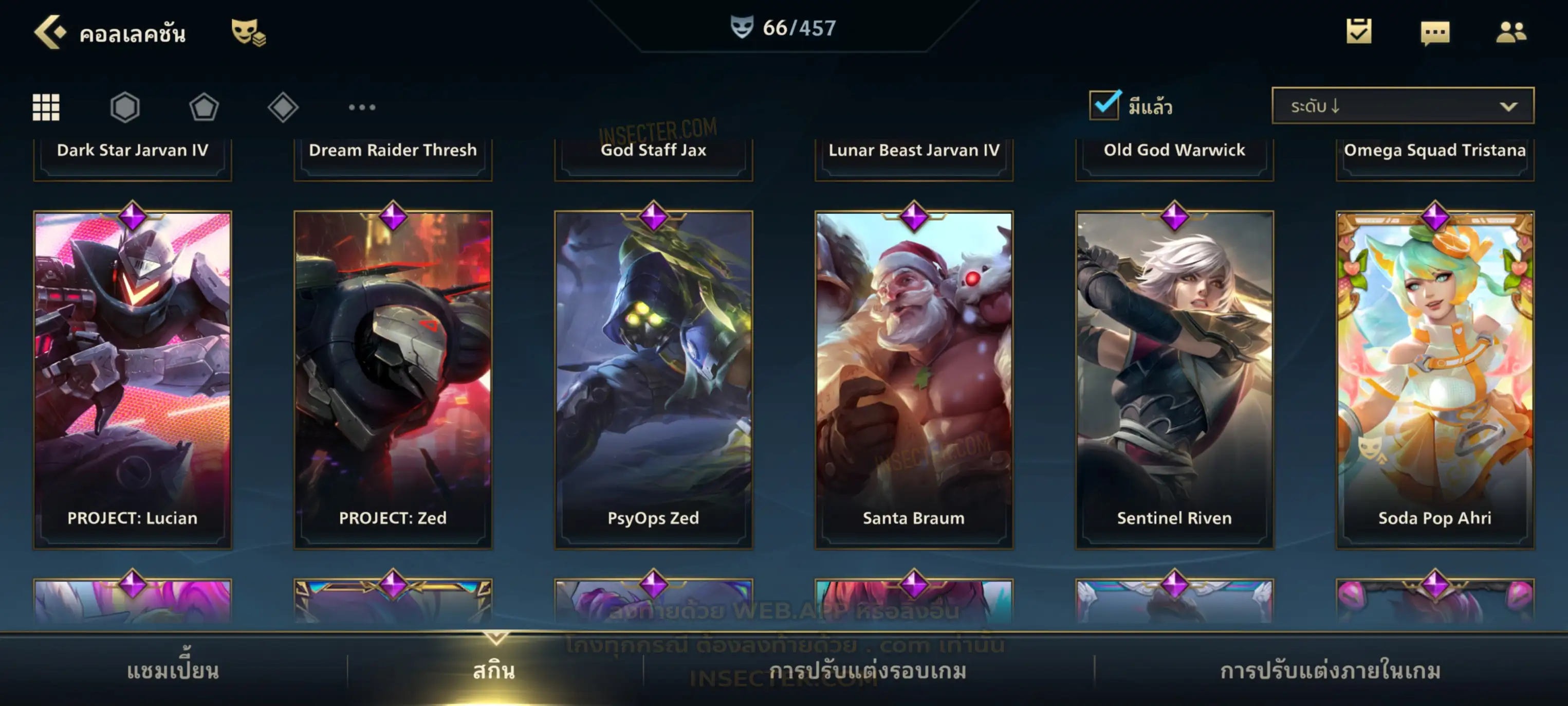
Task: Switch to the แชมเปี้ยน tab
Action: point(173,671)
